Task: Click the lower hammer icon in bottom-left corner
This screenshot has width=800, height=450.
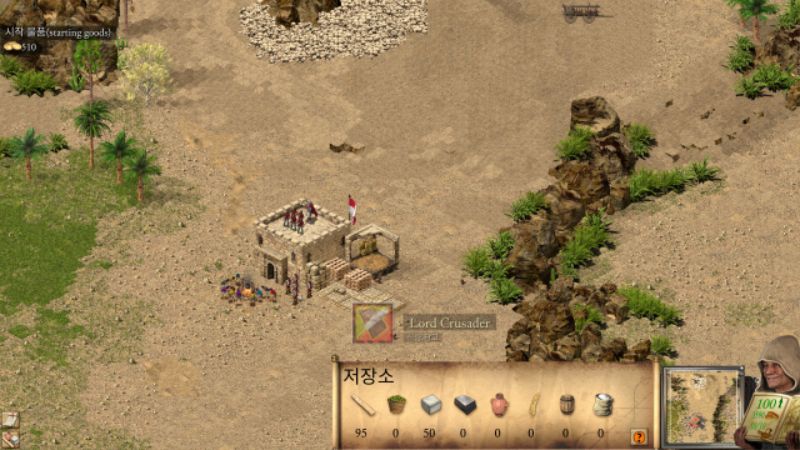Action: (x=10, y=438)
